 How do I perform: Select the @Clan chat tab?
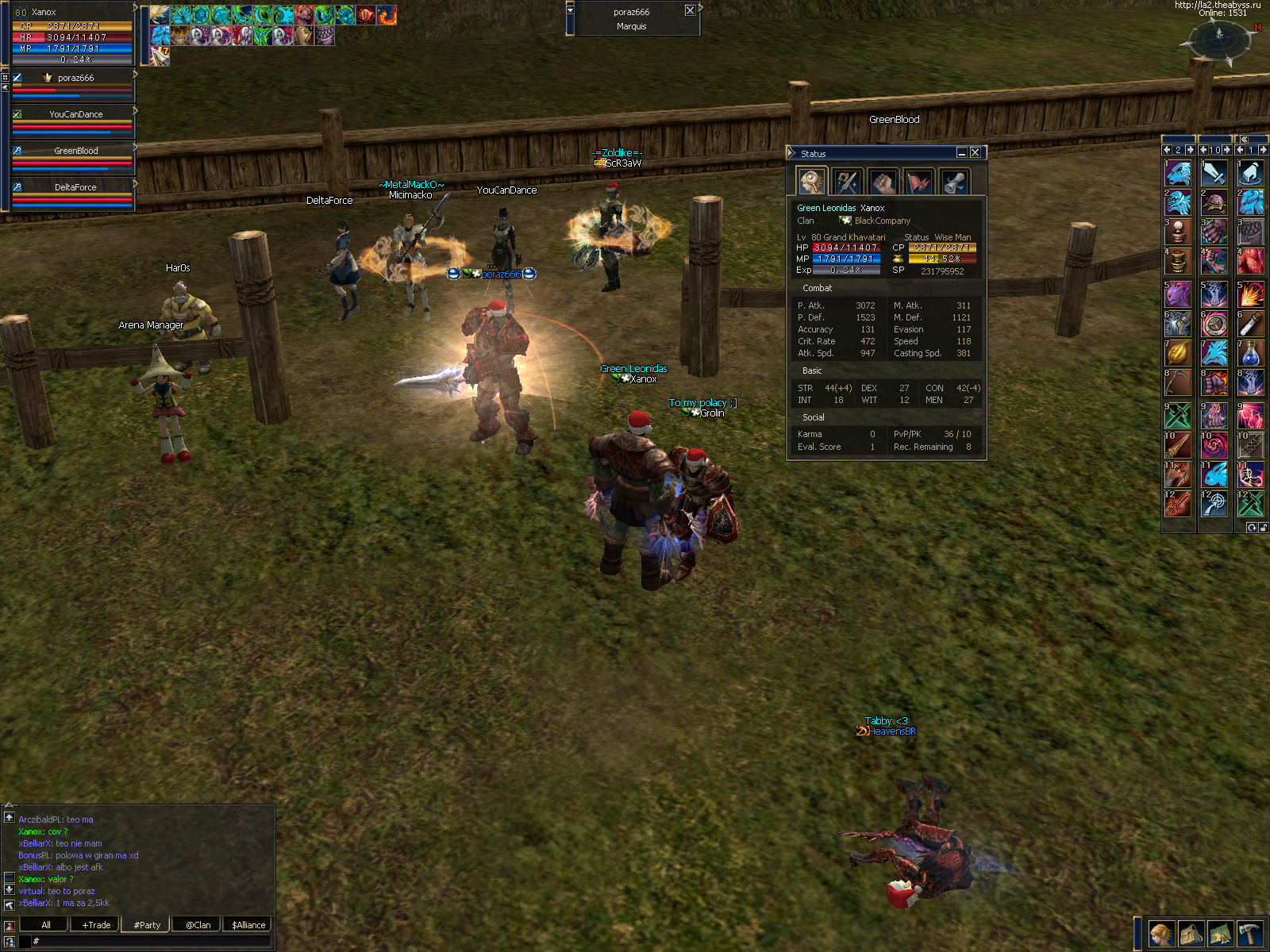(198, 925)
